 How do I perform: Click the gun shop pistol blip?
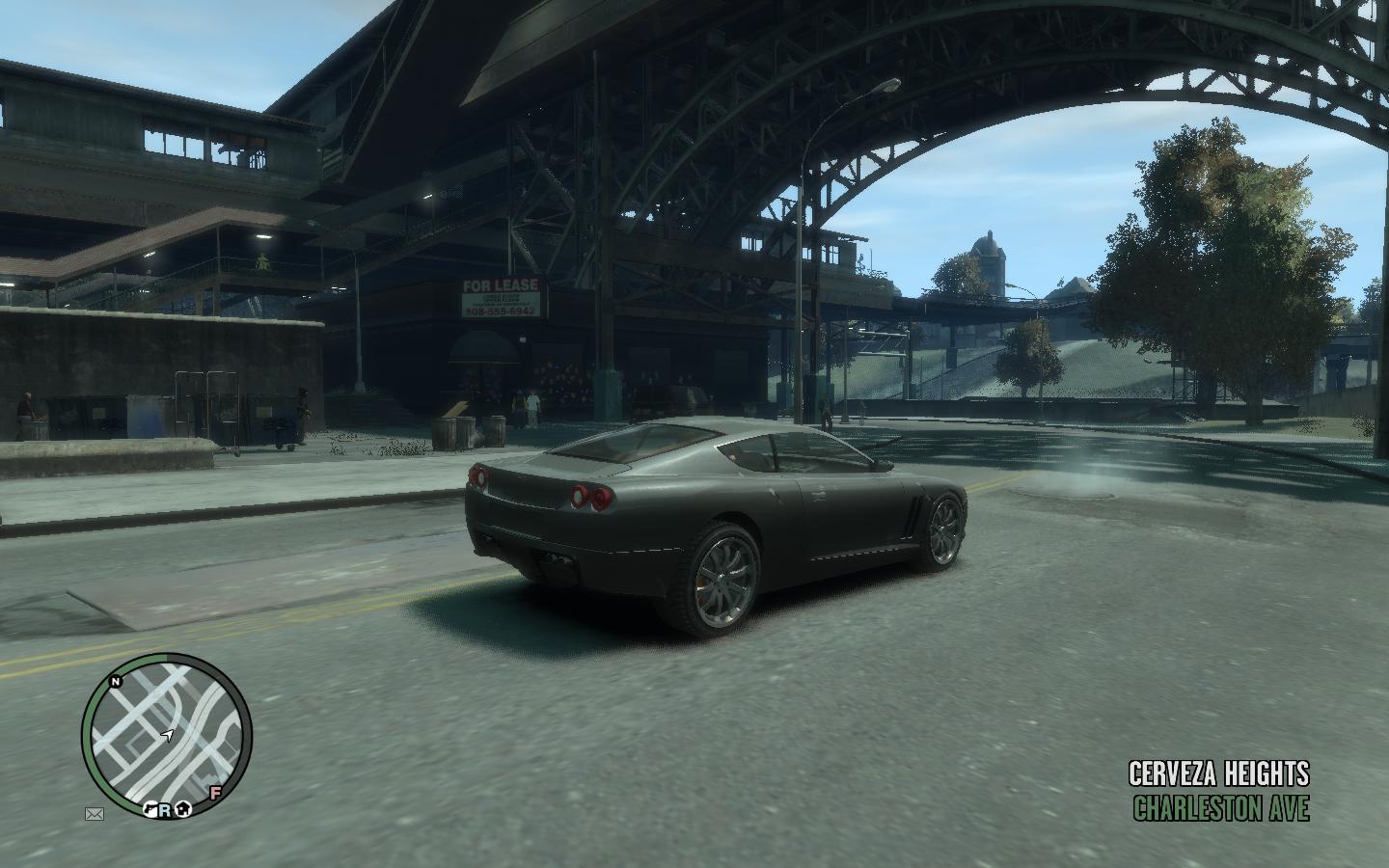(x=150, y=810)
